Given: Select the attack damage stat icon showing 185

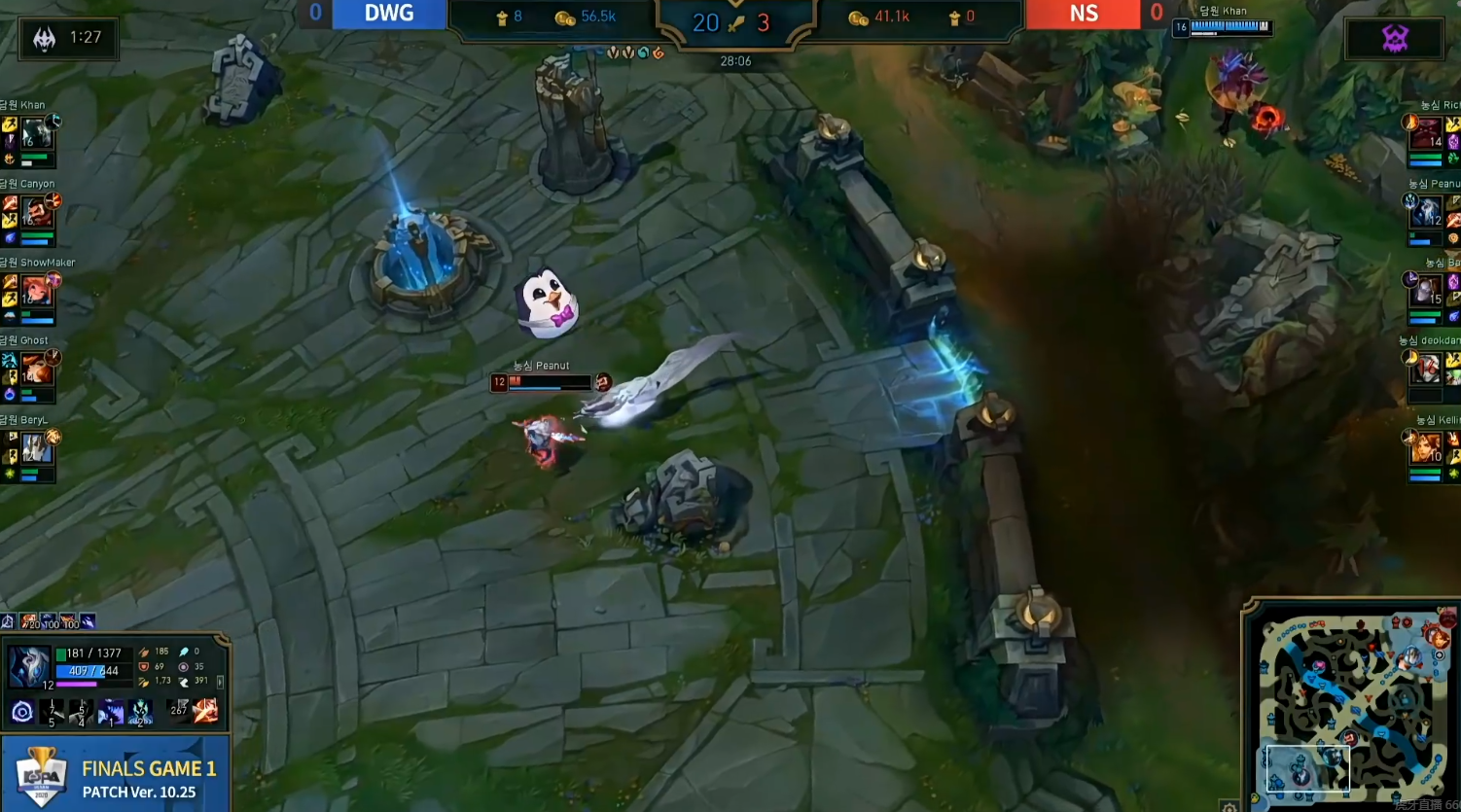Looking at the screenshot, I should pos(145,652).
